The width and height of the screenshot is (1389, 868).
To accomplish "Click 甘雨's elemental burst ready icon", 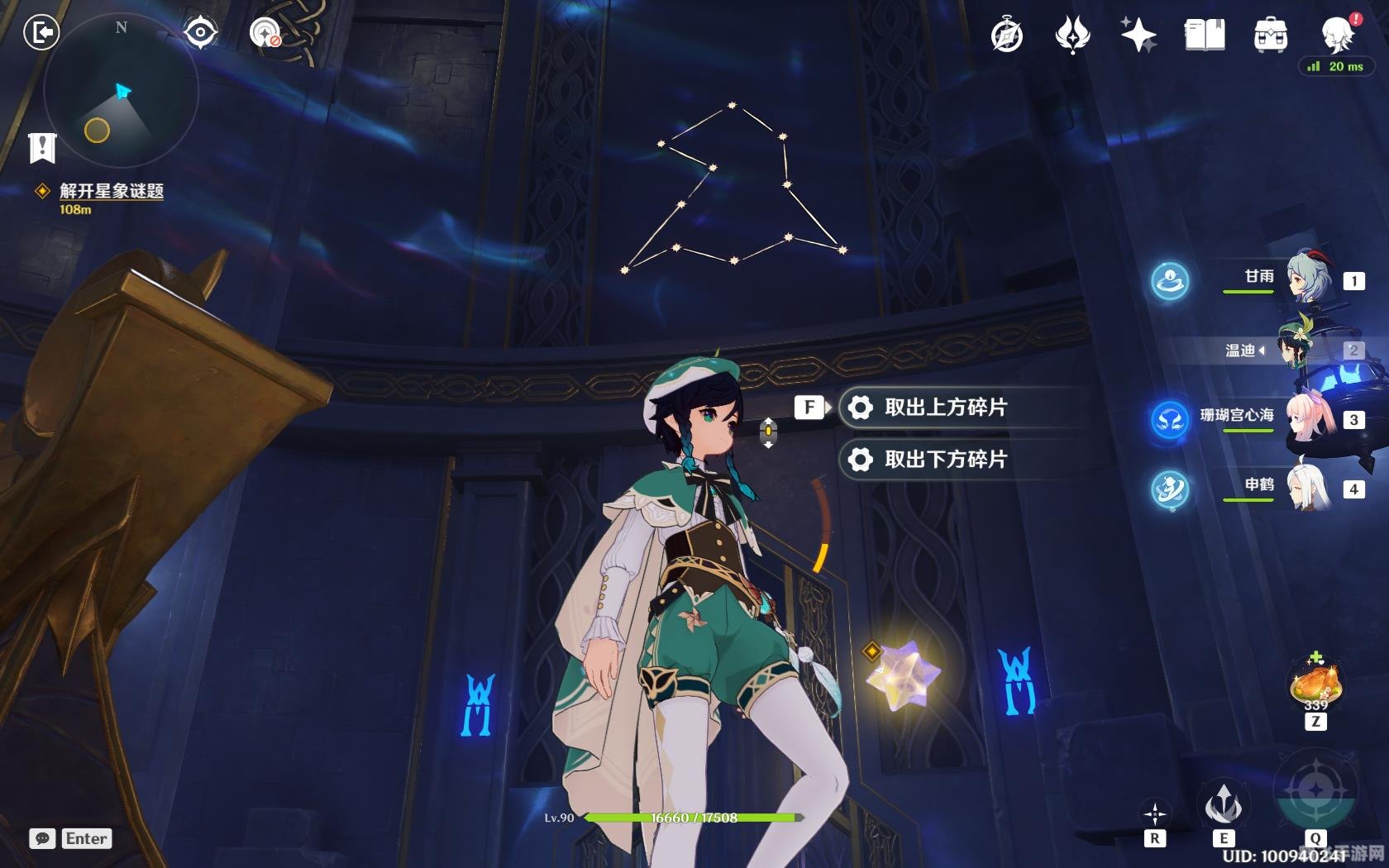I will pyautogui.click(x=1168, y=281).
